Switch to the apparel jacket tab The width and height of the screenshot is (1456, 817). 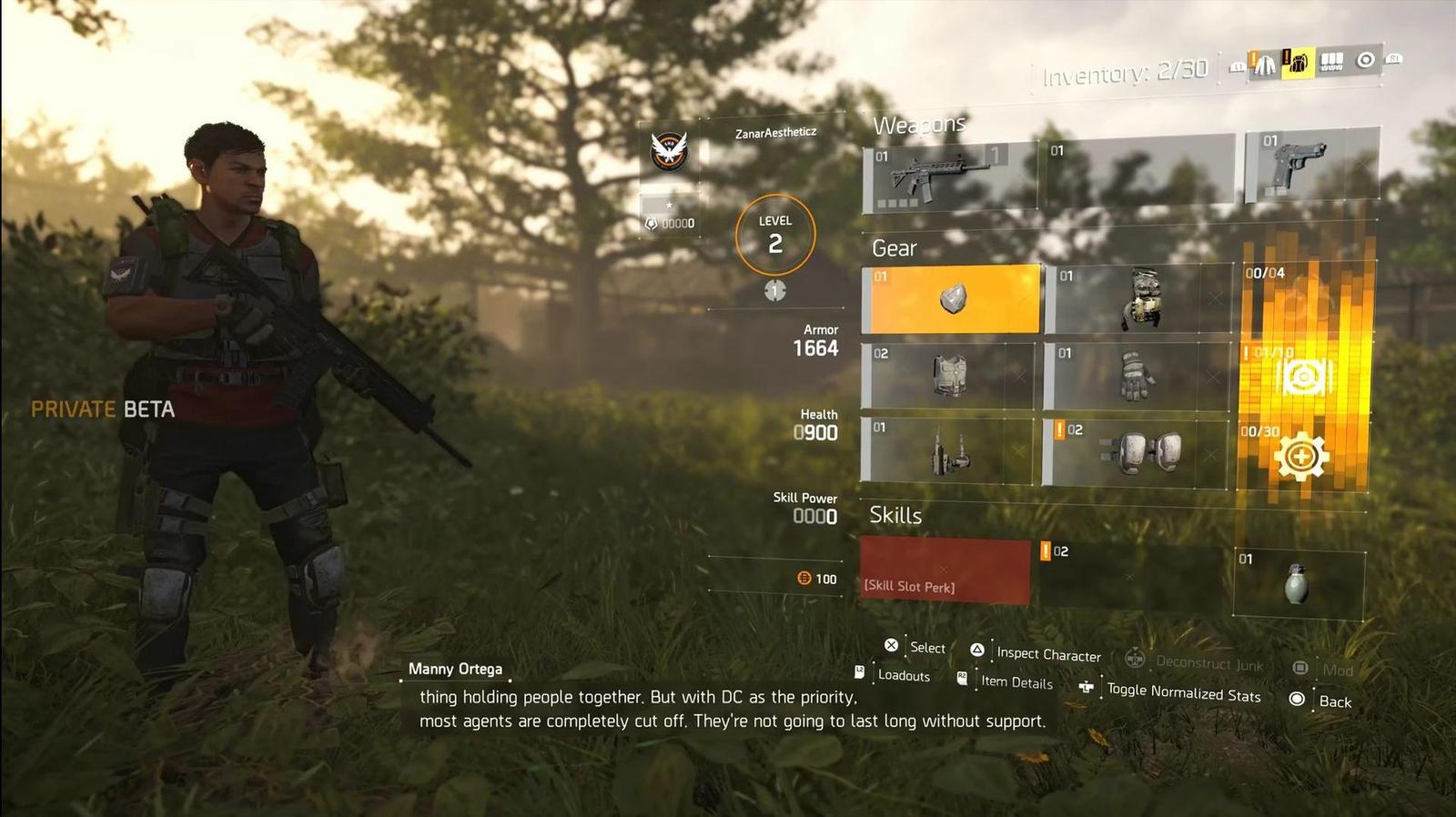coord(1264,64)
